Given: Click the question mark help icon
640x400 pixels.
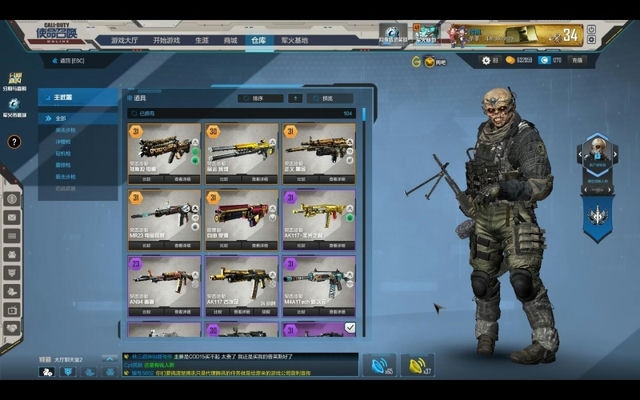Looking at the screenshot, I should (x=14, y=142).
